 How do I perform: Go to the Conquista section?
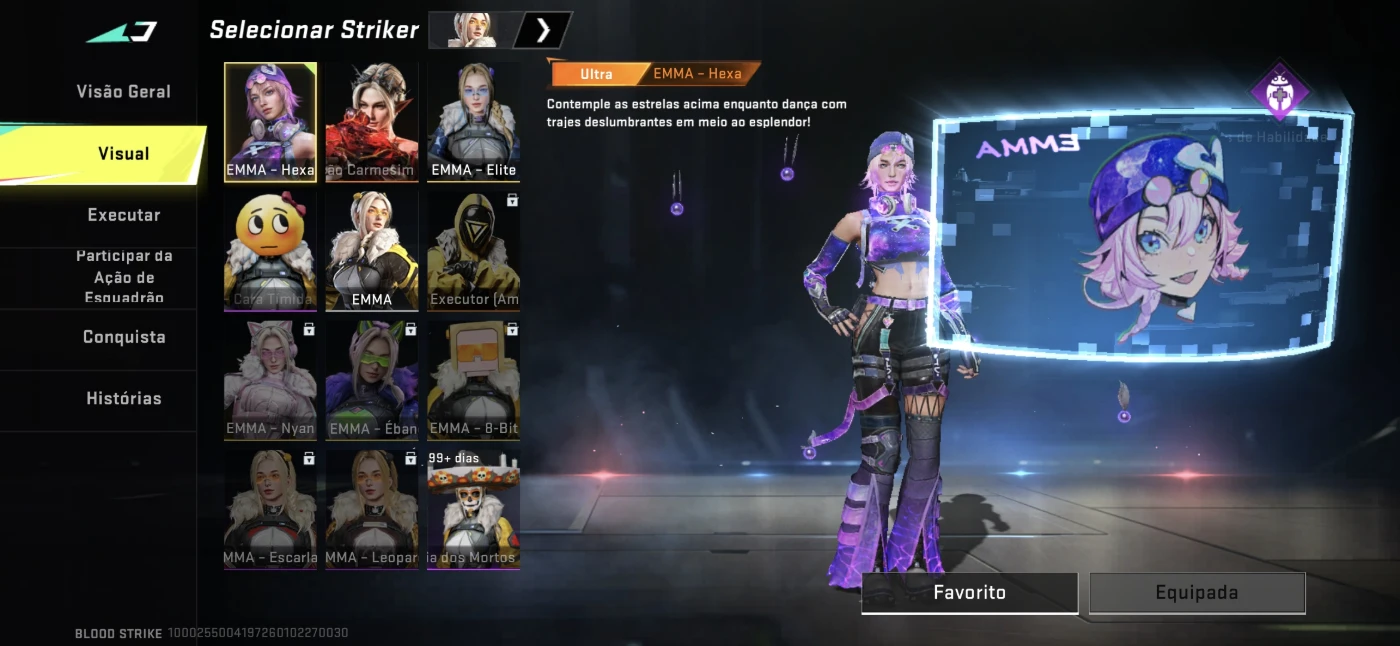point(123,337)
